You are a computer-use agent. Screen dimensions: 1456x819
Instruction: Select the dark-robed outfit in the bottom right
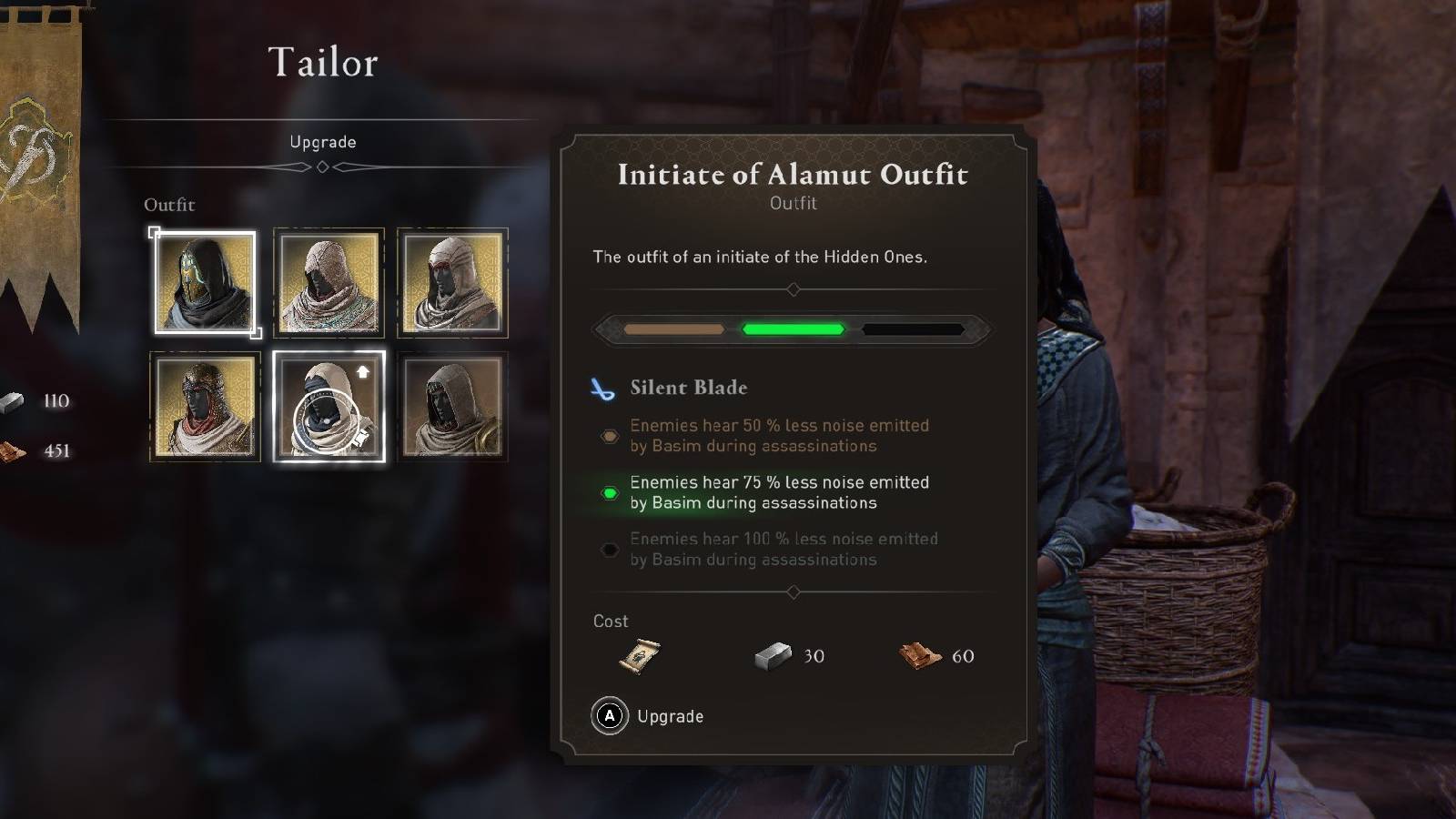[452, 407]
